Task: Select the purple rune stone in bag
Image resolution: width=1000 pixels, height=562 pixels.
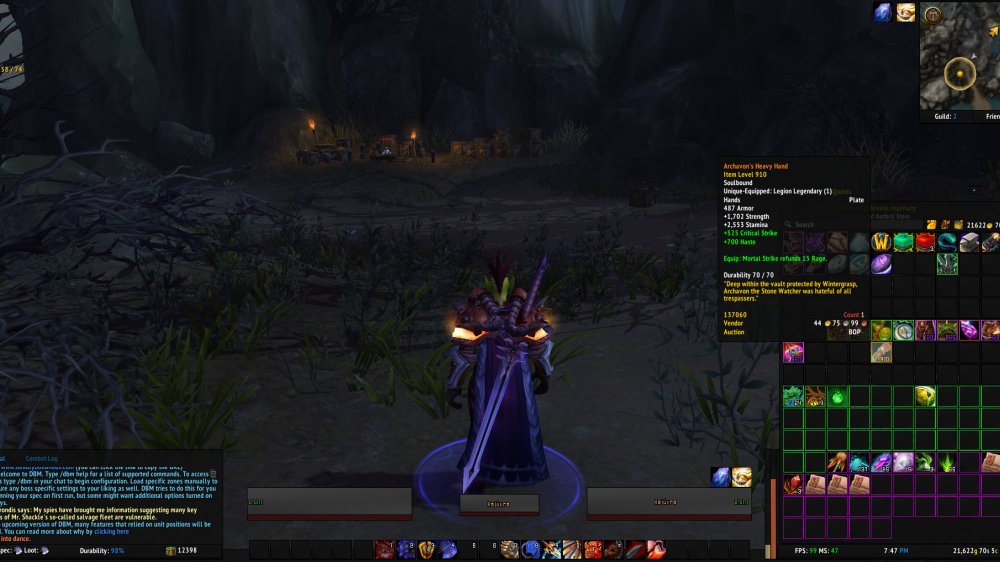Action: pos(881,264)
